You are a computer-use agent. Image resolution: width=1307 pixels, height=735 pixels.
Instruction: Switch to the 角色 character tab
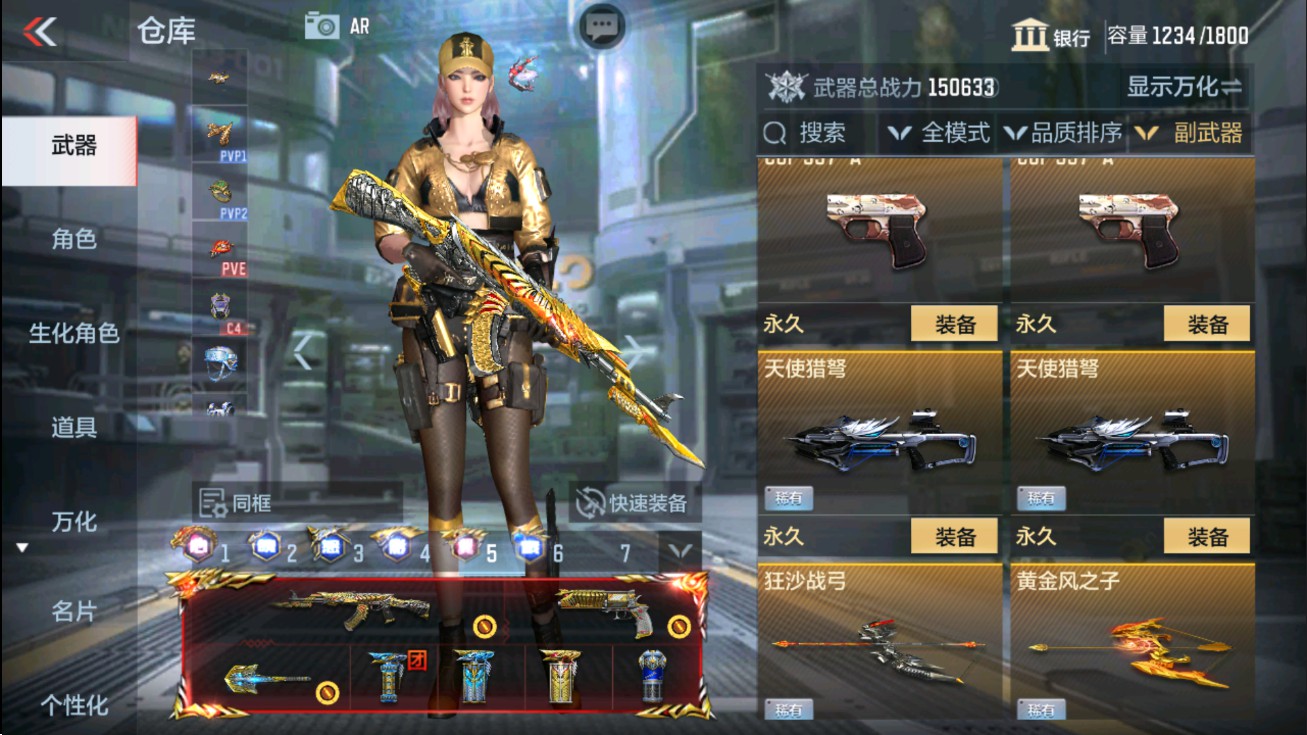coord(71,239)
